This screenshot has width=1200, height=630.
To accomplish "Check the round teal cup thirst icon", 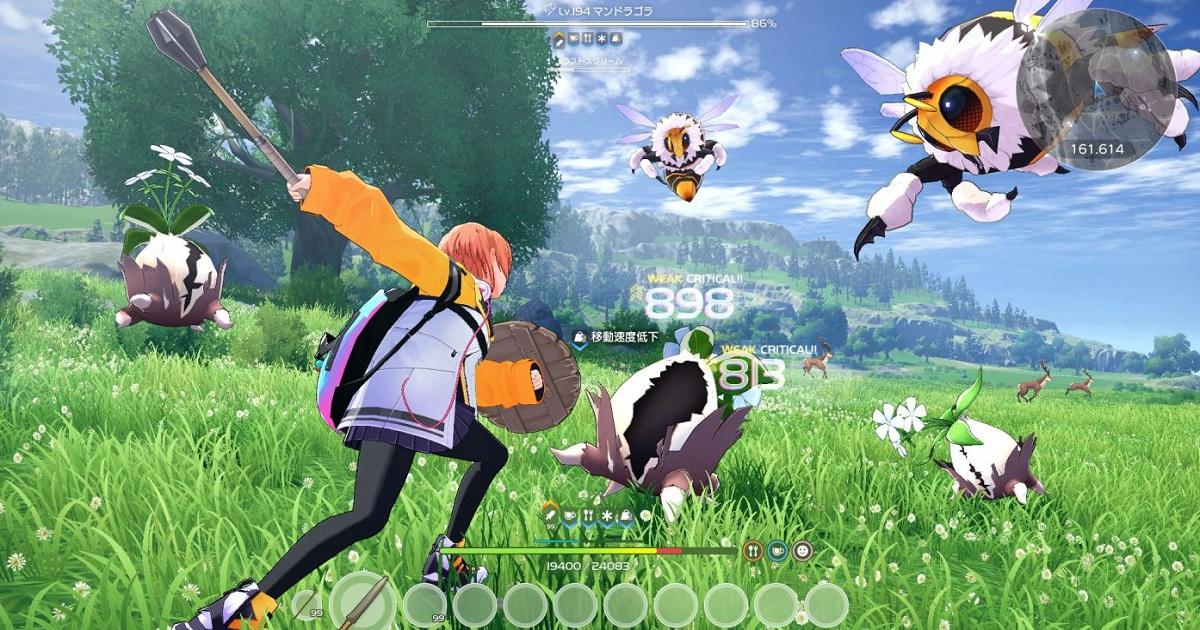I will coord(778,550).
